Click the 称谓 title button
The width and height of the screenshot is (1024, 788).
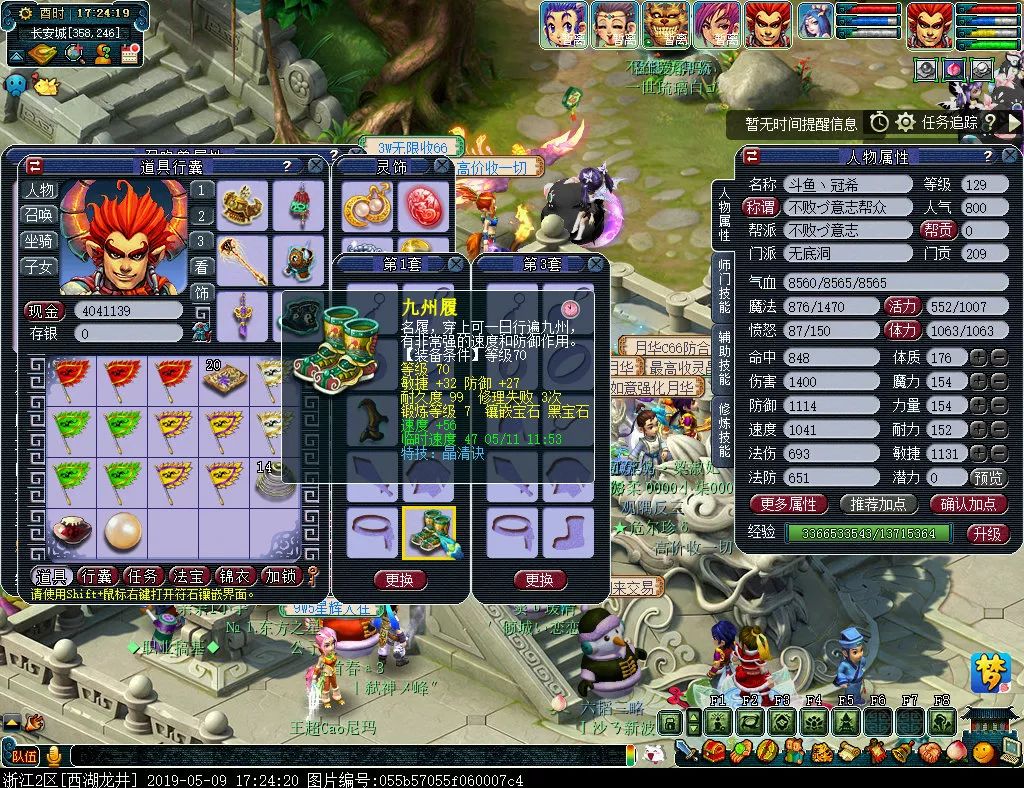click(x=762, y=207)
